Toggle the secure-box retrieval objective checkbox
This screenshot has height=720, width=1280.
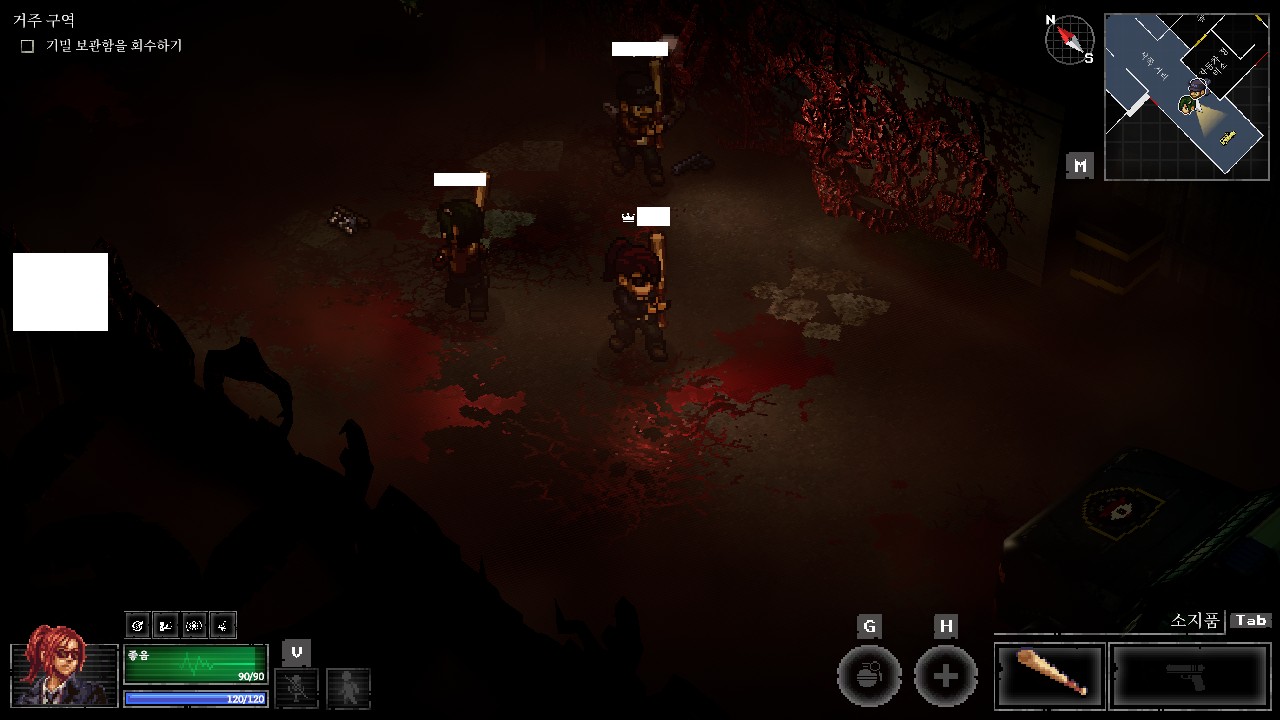click(x=28, y=46)
